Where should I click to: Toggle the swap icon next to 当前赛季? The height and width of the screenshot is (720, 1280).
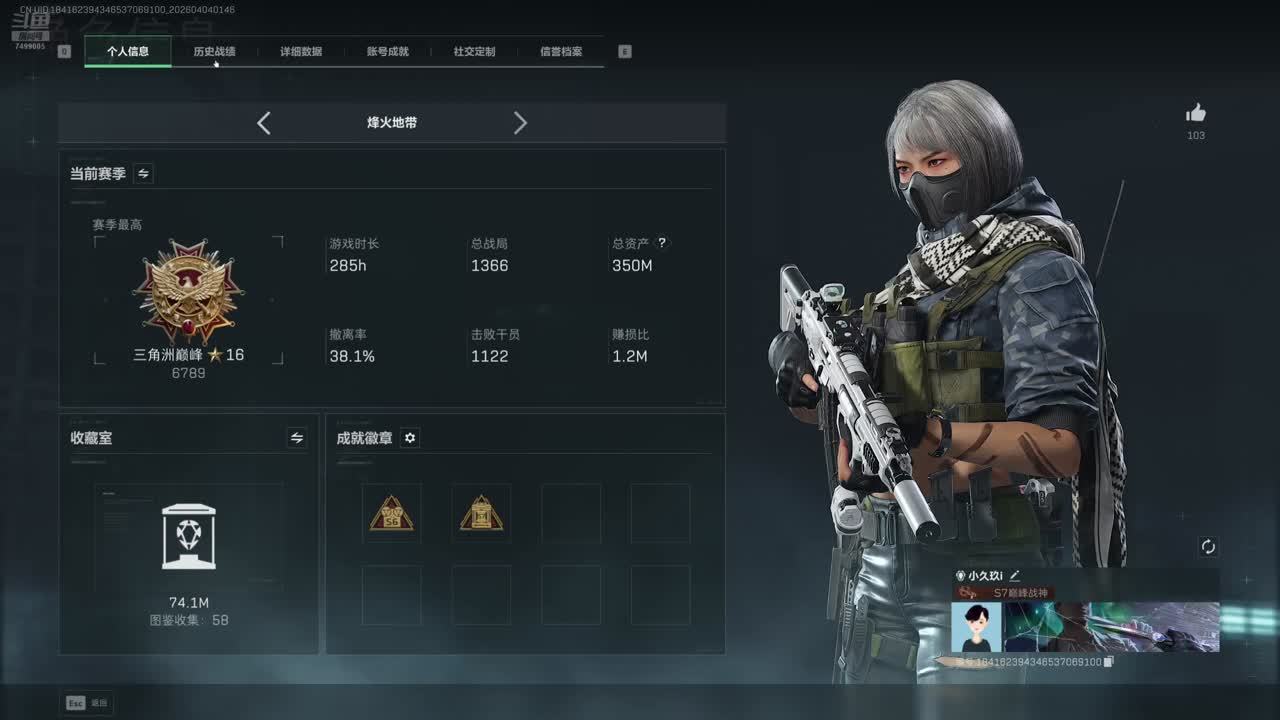tap(143, 174)
